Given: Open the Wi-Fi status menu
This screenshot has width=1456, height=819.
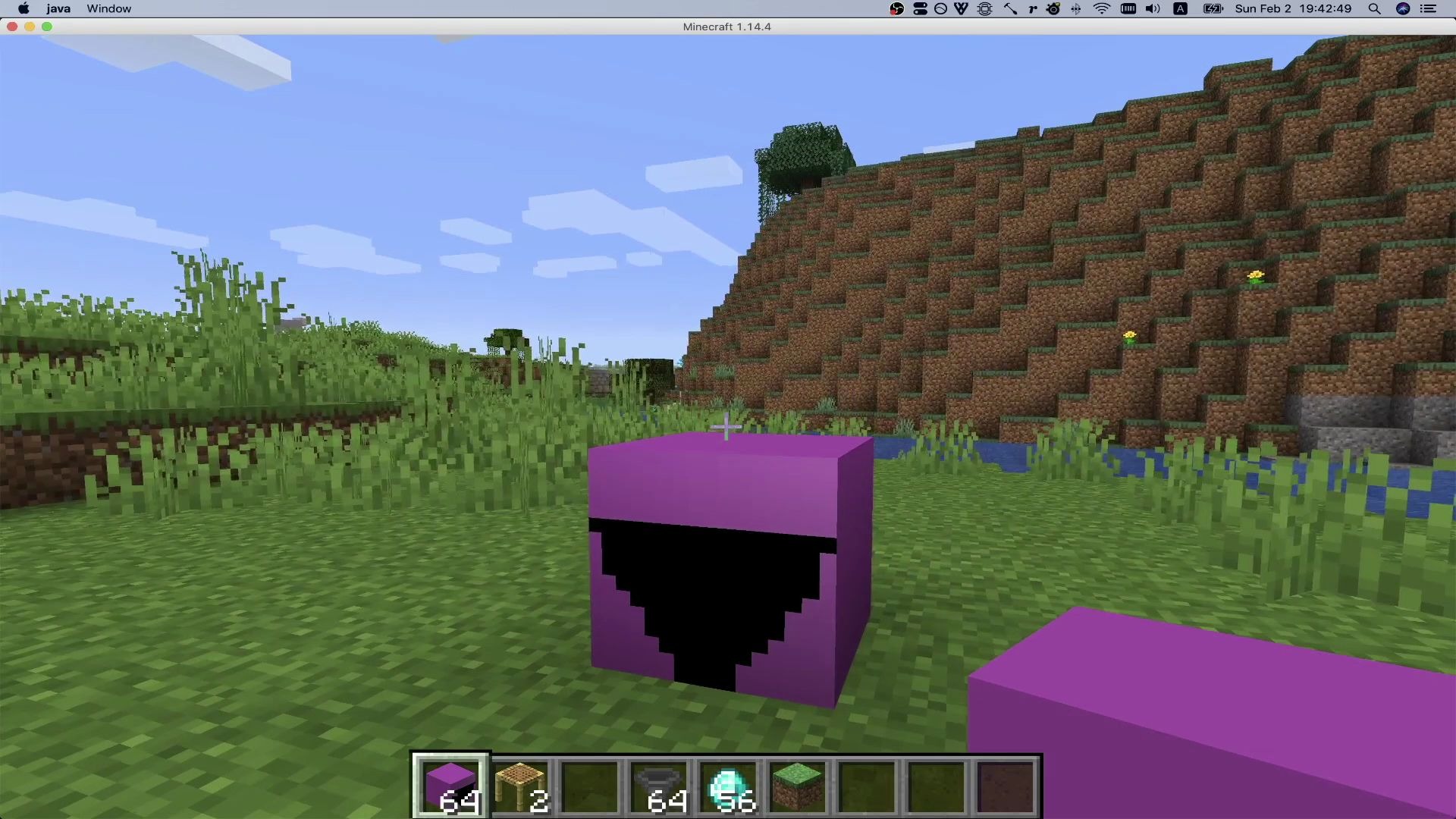Looking at the screenshot, I should [x=1101, y=8].
